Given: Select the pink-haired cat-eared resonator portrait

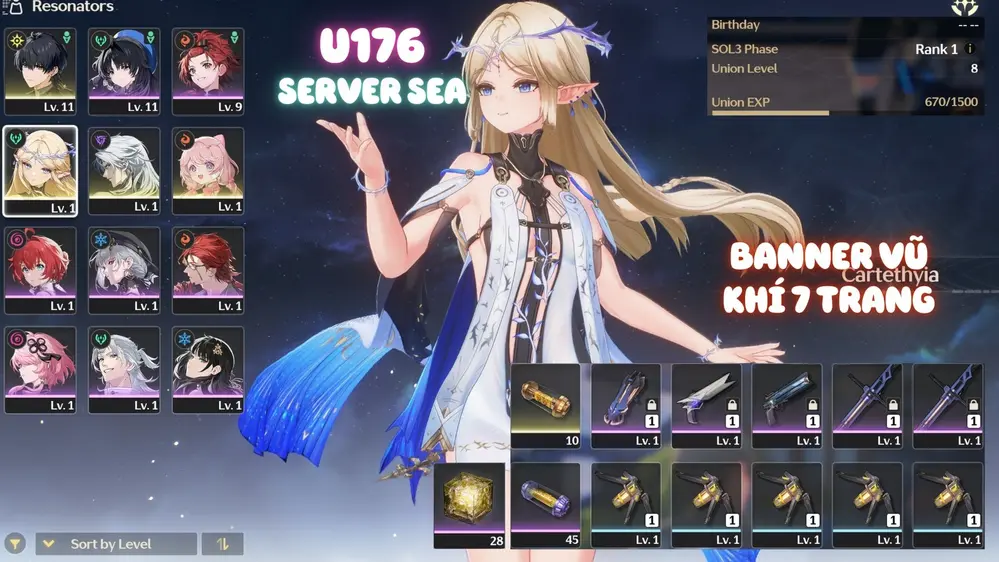Looking at the screenshot, I should click(x=208, y=170).
